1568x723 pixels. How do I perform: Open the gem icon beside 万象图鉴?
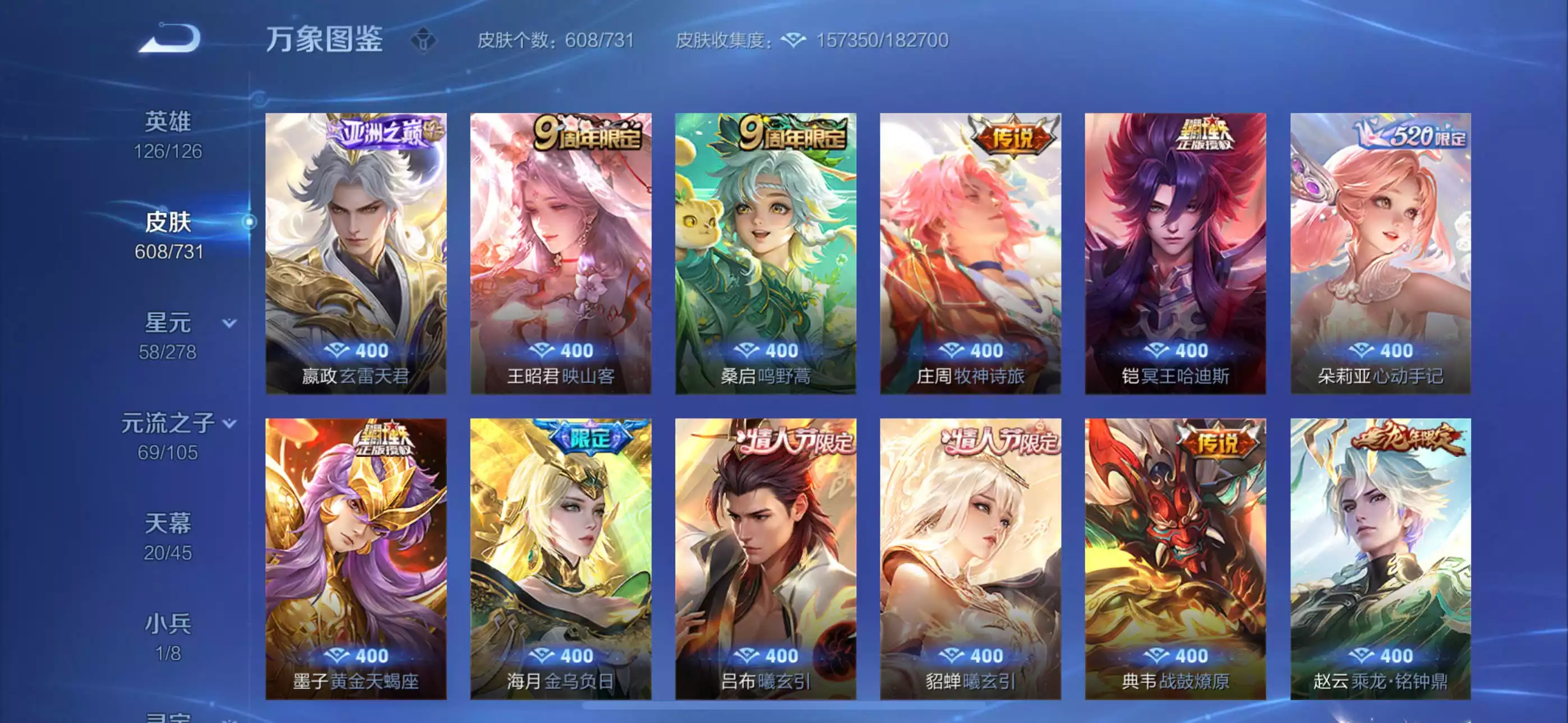pyautogui.click(x=423, y=41)
